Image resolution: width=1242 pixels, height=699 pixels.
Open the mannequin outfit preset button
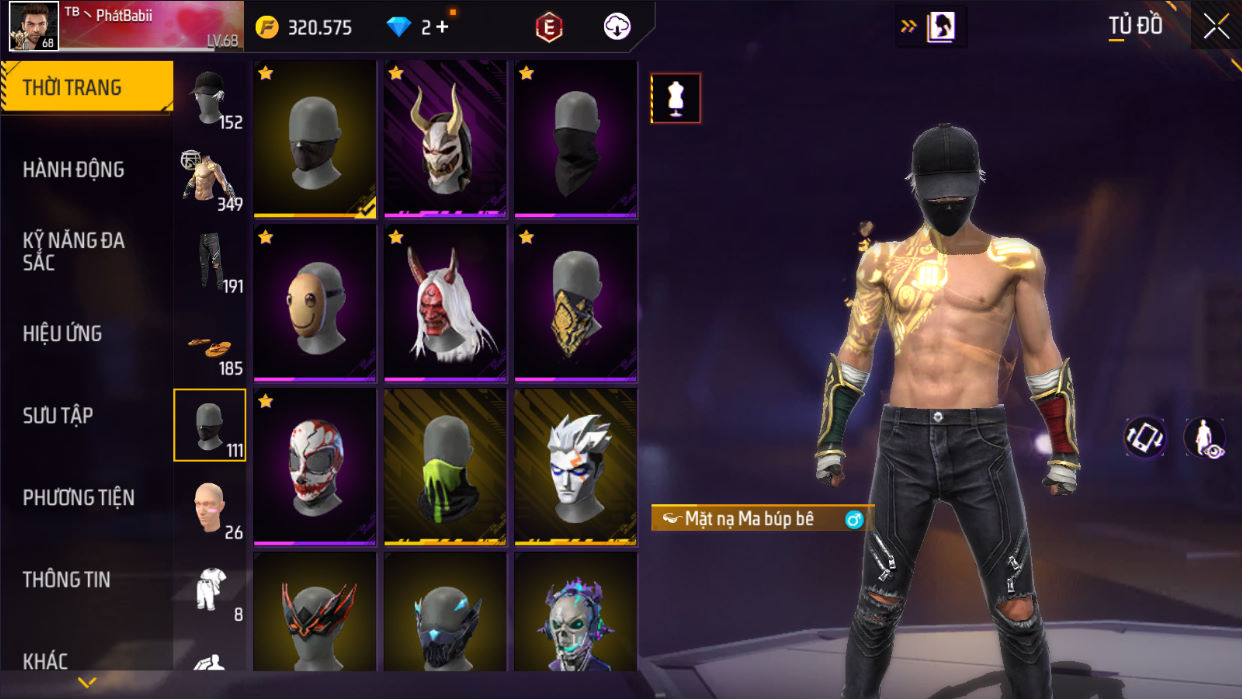[676, 98]
